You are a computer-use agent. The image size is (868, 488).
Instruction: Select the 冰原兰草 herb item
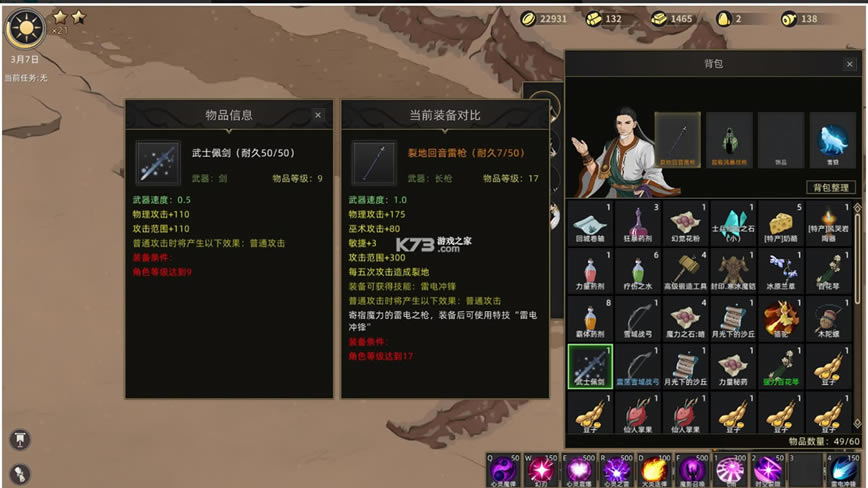[x=783, y=271]
